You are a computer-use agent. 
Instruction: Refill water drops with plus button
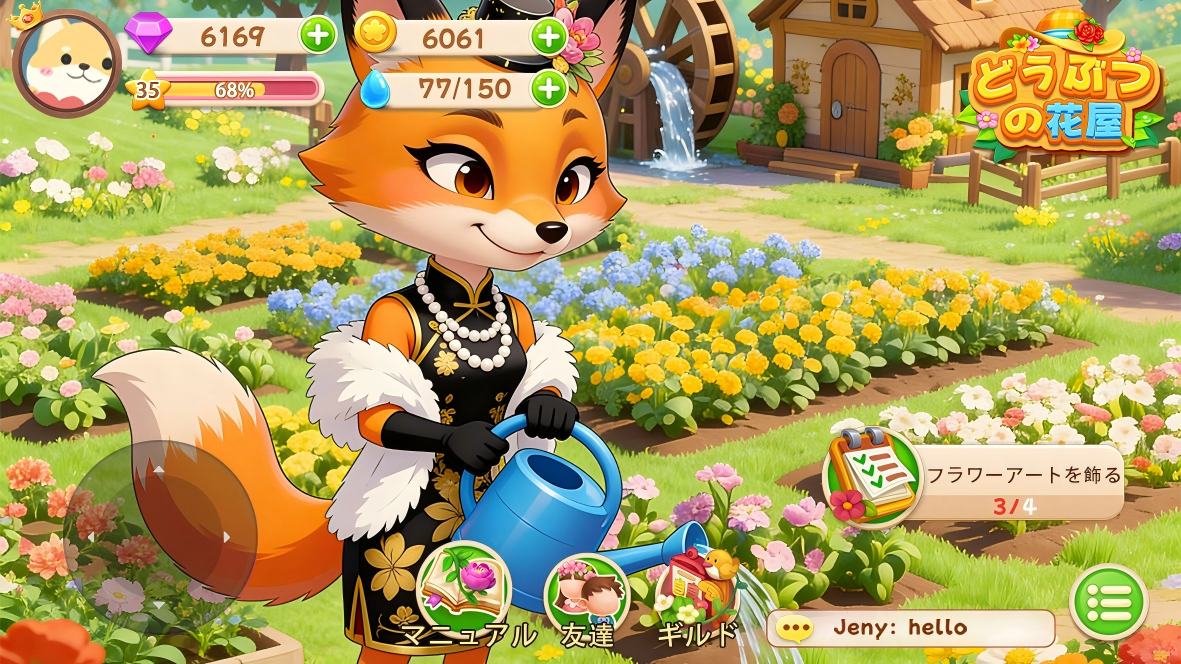point(548,89)
